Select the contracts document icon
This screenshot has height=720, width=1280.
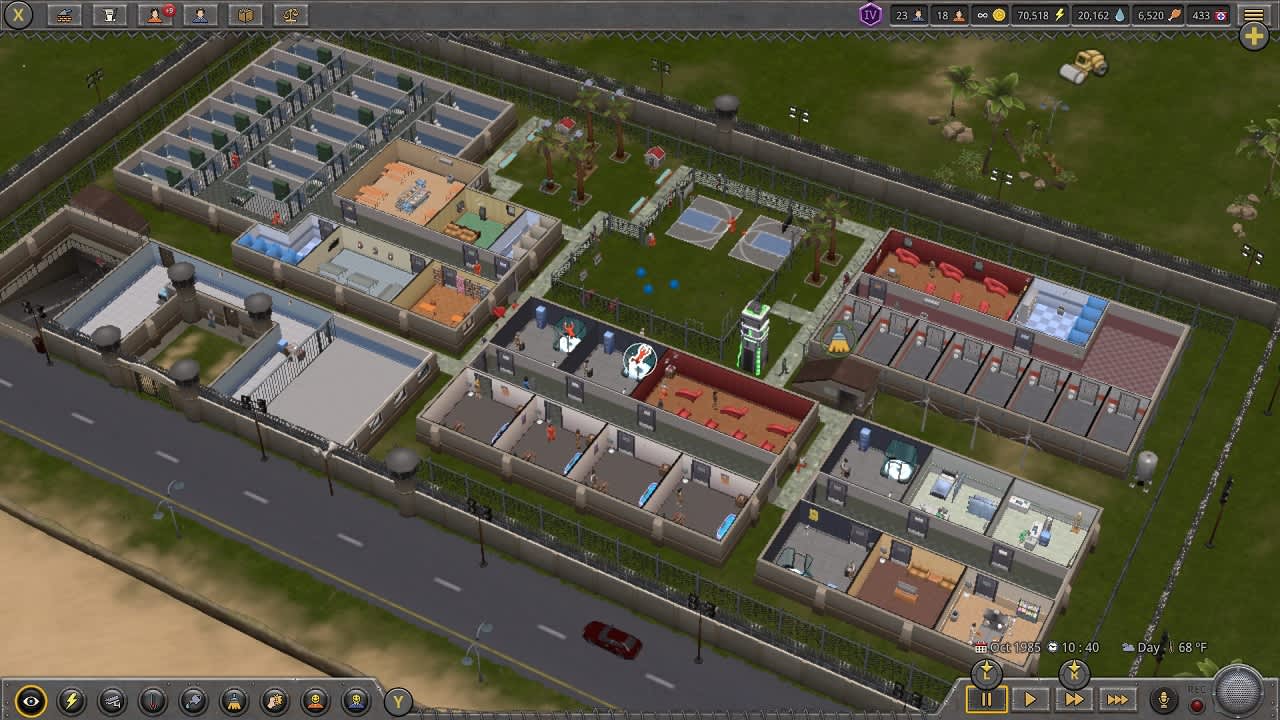click(110, 14)
